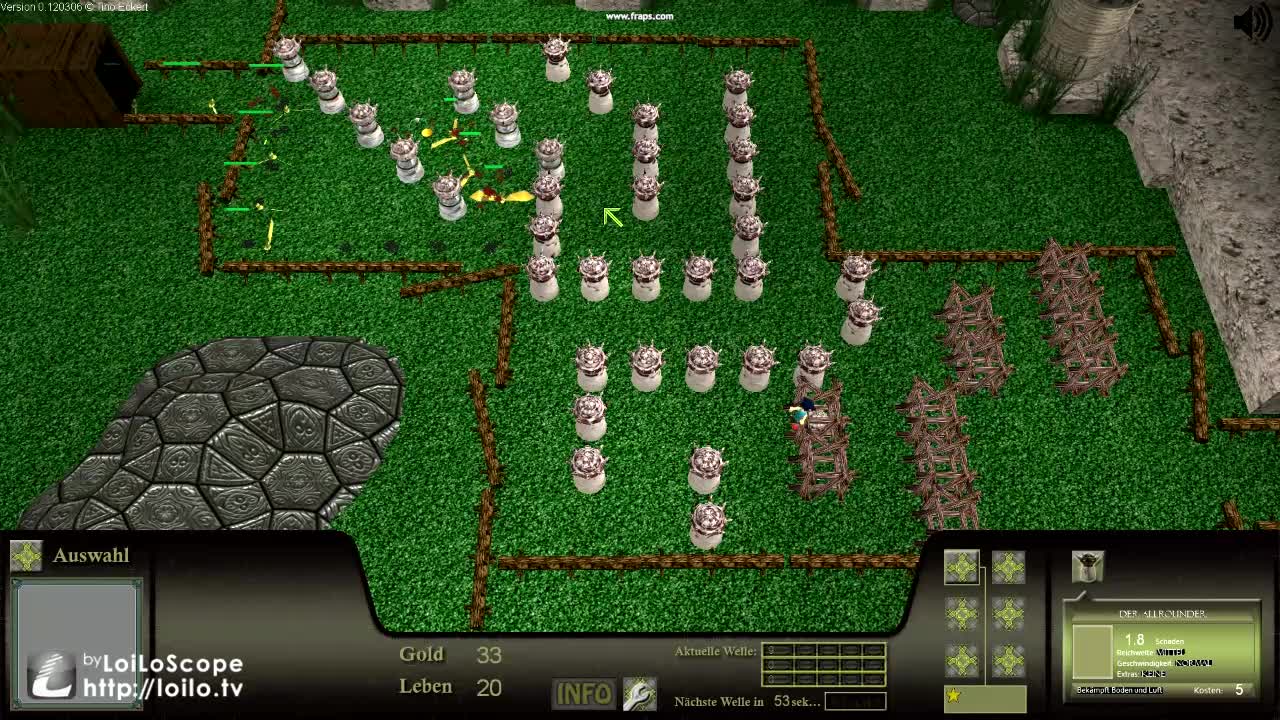The height and width of the screenshot is (720, 1280).
Task: Toggle sound with the speaker icon
Action: coord(1251,22)
